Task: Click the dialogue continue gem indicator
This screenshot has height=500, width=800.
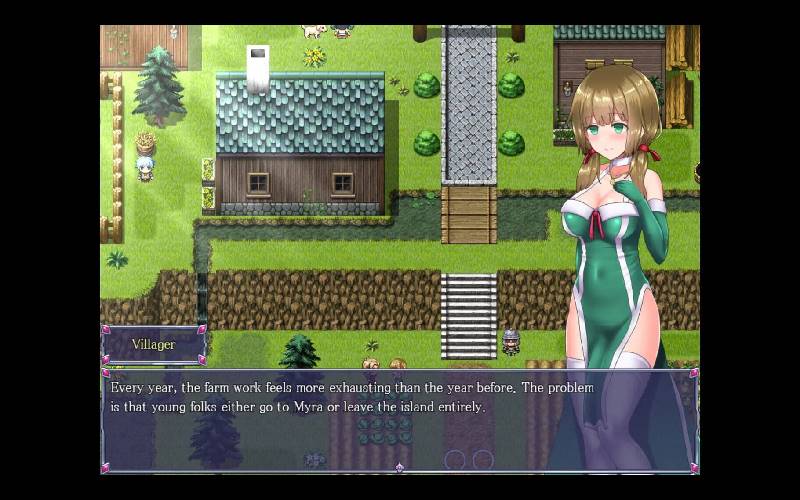Action: click(399, 467)
